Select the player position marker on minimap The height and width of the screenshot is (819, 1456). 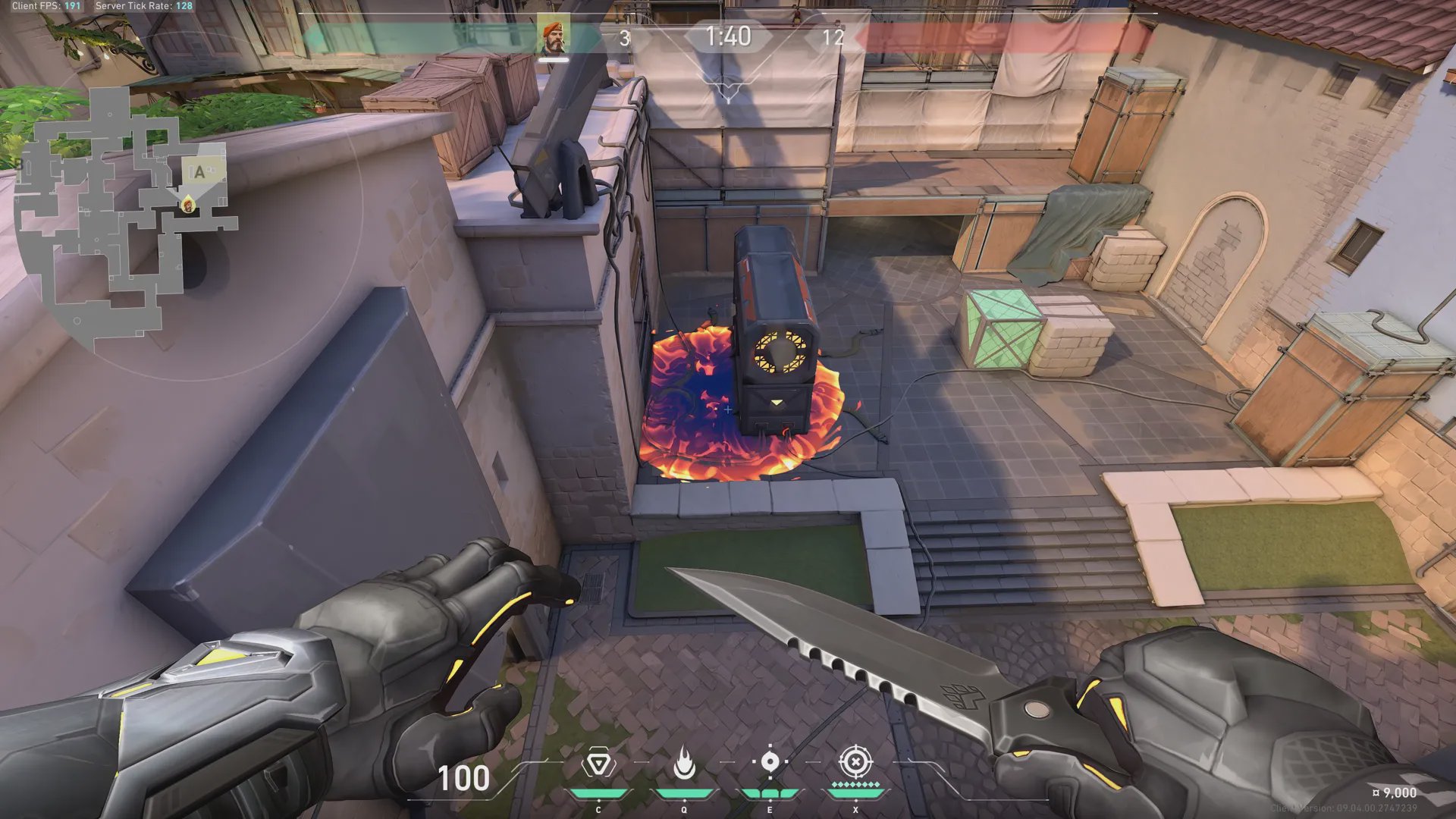point(187,204)
